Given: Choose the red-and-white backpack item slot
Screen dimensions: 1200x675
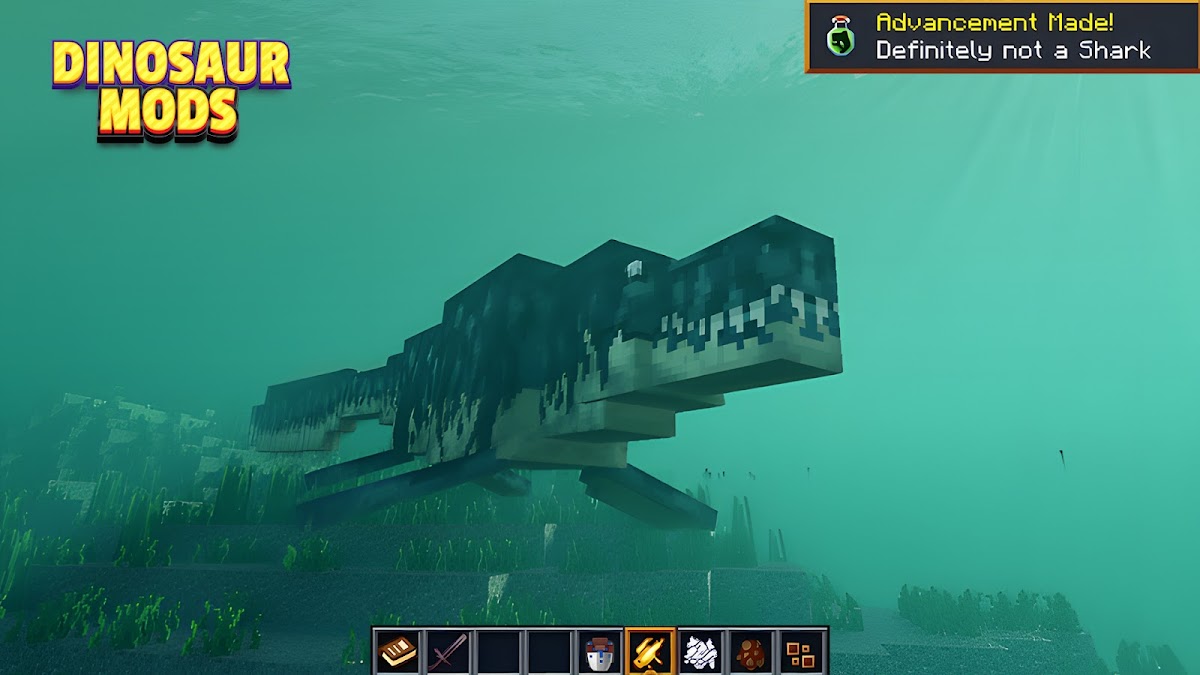Looking at the screenshot, I should (x=599, y=653).
